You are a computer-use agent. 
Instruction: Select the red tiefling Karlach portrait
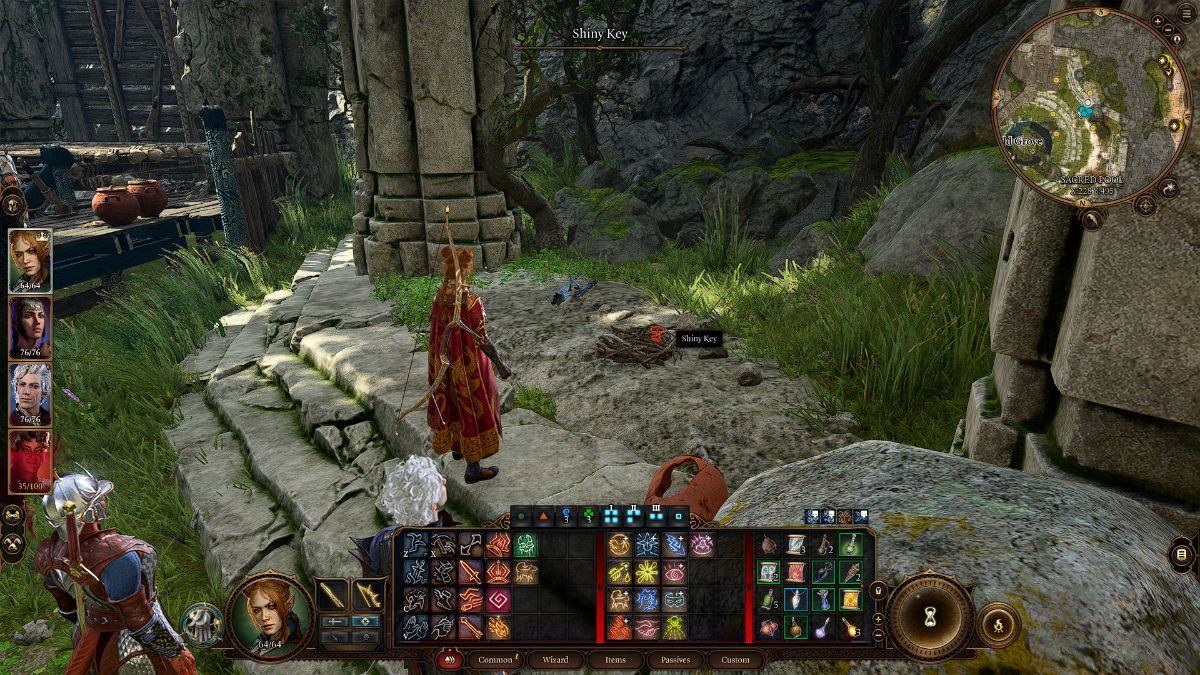pyautogui.click(x=31, y=460)
